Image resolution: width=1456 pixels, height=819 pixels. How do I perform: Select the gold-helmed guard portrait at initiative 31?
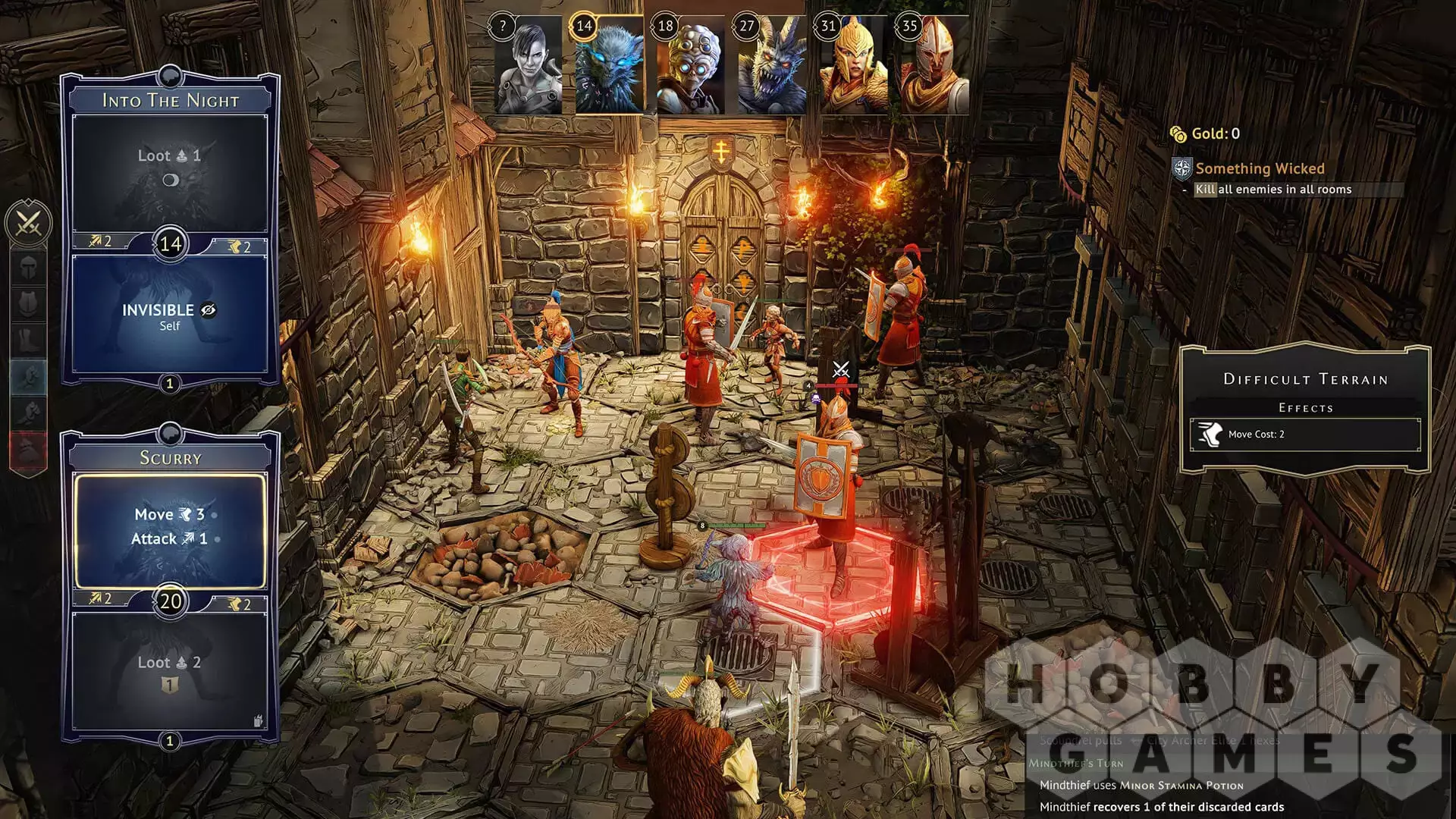pyautogui.click(x=853, y=66)
